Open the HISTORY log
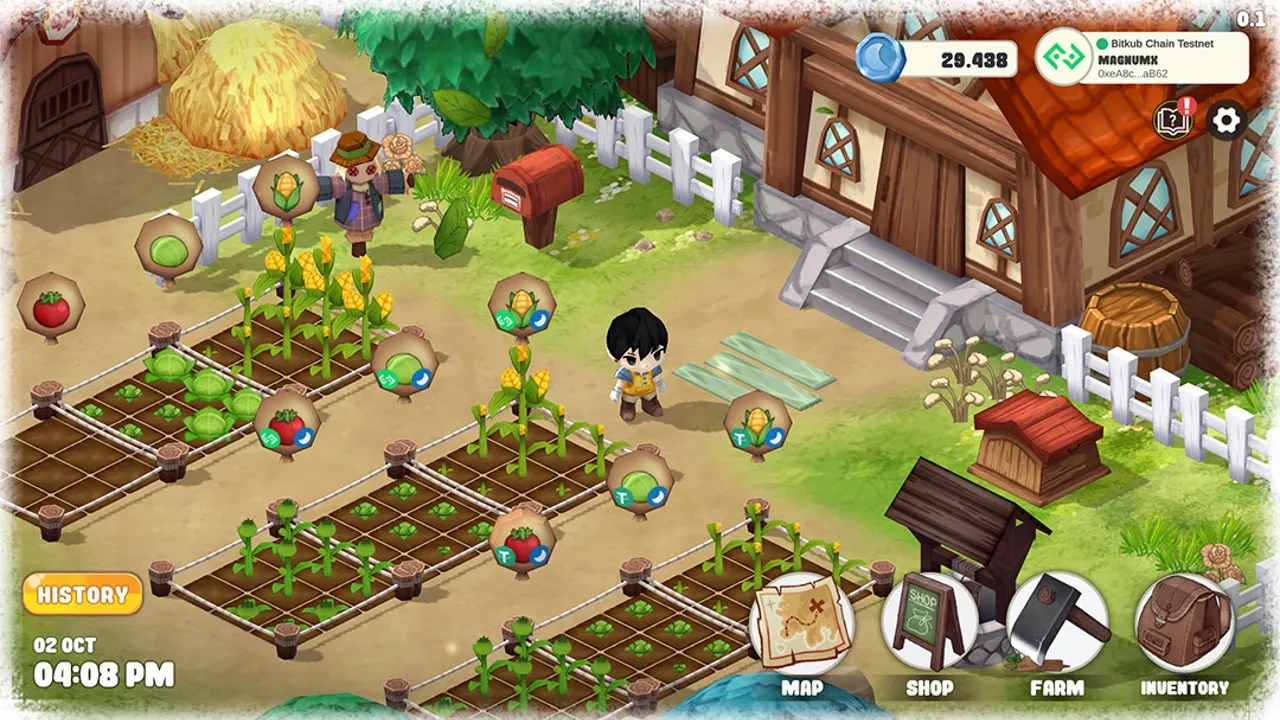This screenshot has width=1280, height=720. click(x=82, y=595)
